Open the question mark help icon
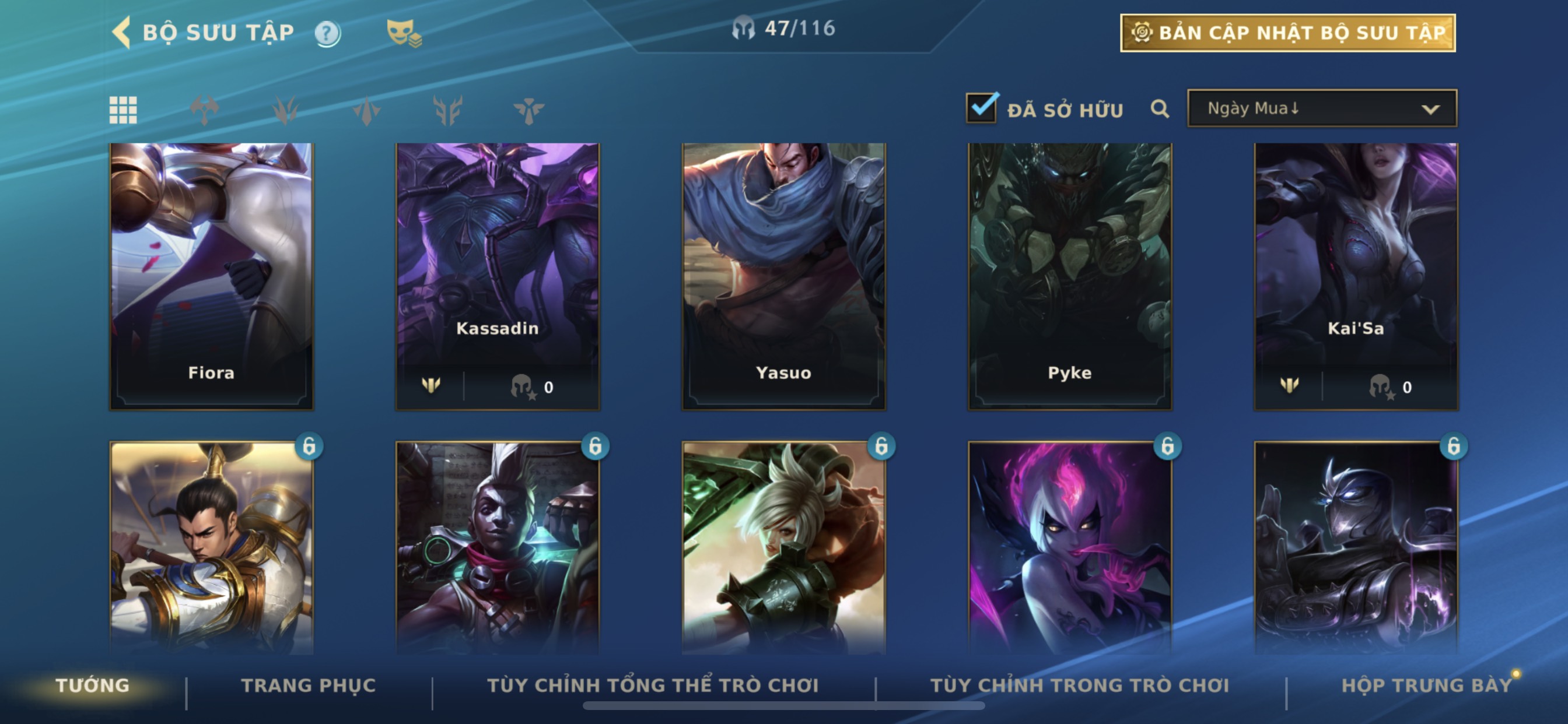Screen dimensions: 1568x724 (x=327, y=33)
